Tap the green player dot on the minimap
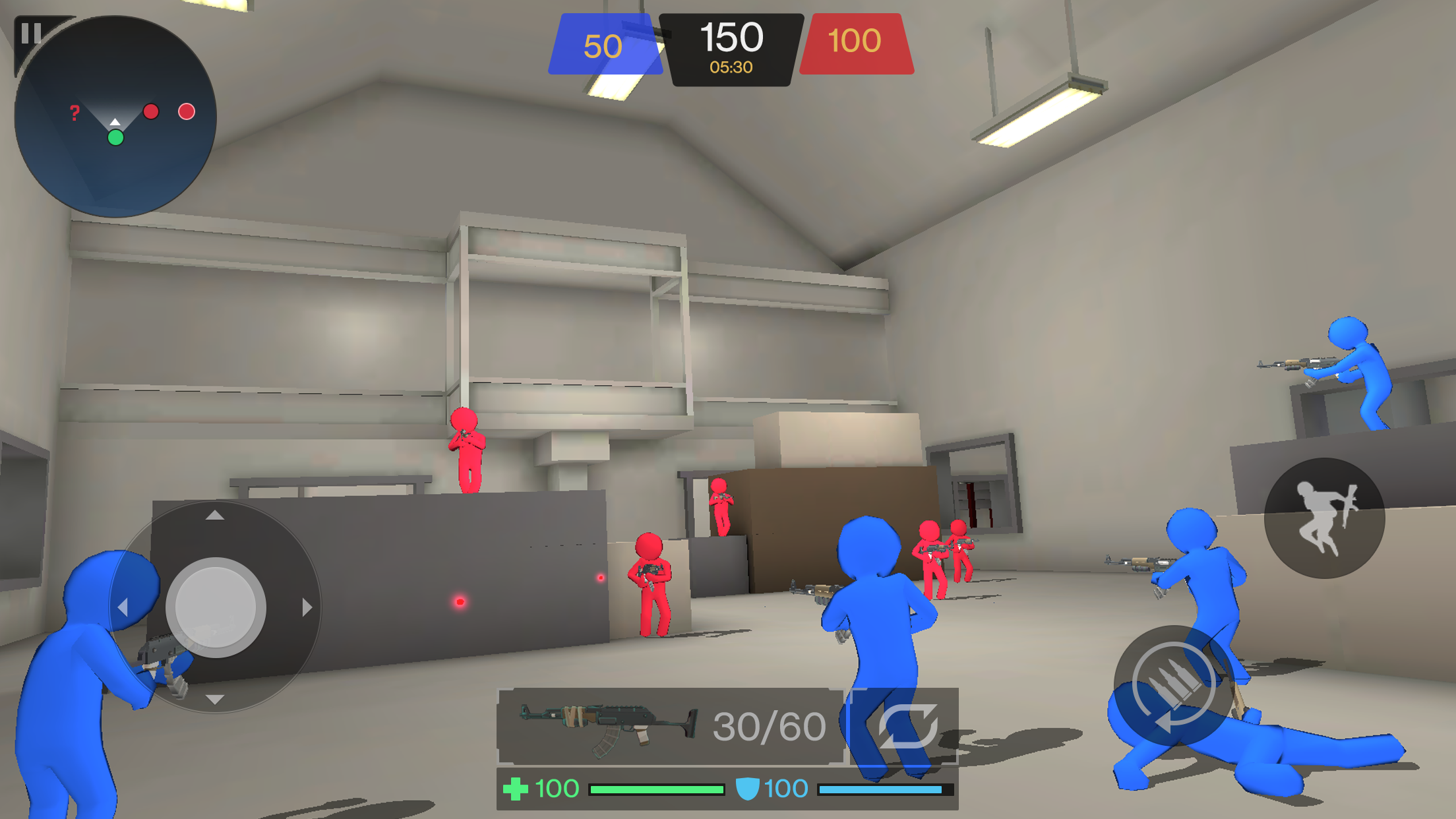1456x819 pixels. point(115,138)
